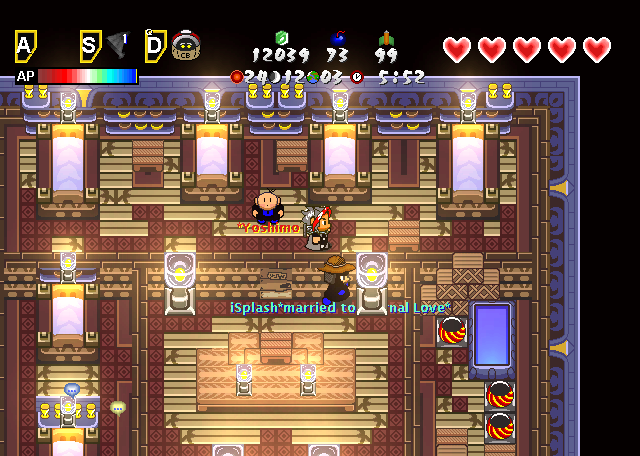Viewport: 640px width, 456px height.
Task: Click the arrow ammo icon
Action: pyautogui.click(x=387, y=38)
